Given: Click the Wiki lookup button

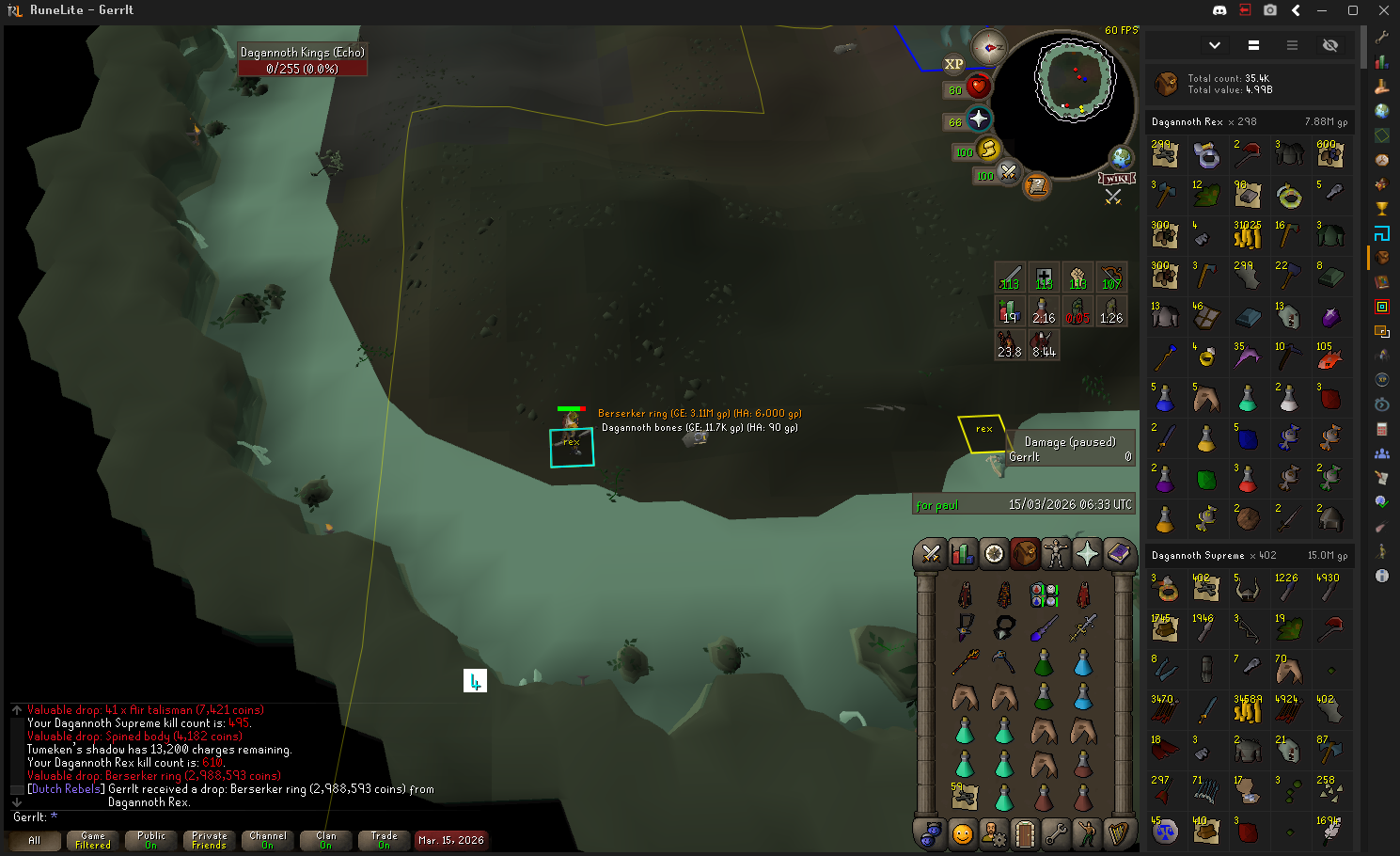Looking at the screenshot, I should (1117, 179).
